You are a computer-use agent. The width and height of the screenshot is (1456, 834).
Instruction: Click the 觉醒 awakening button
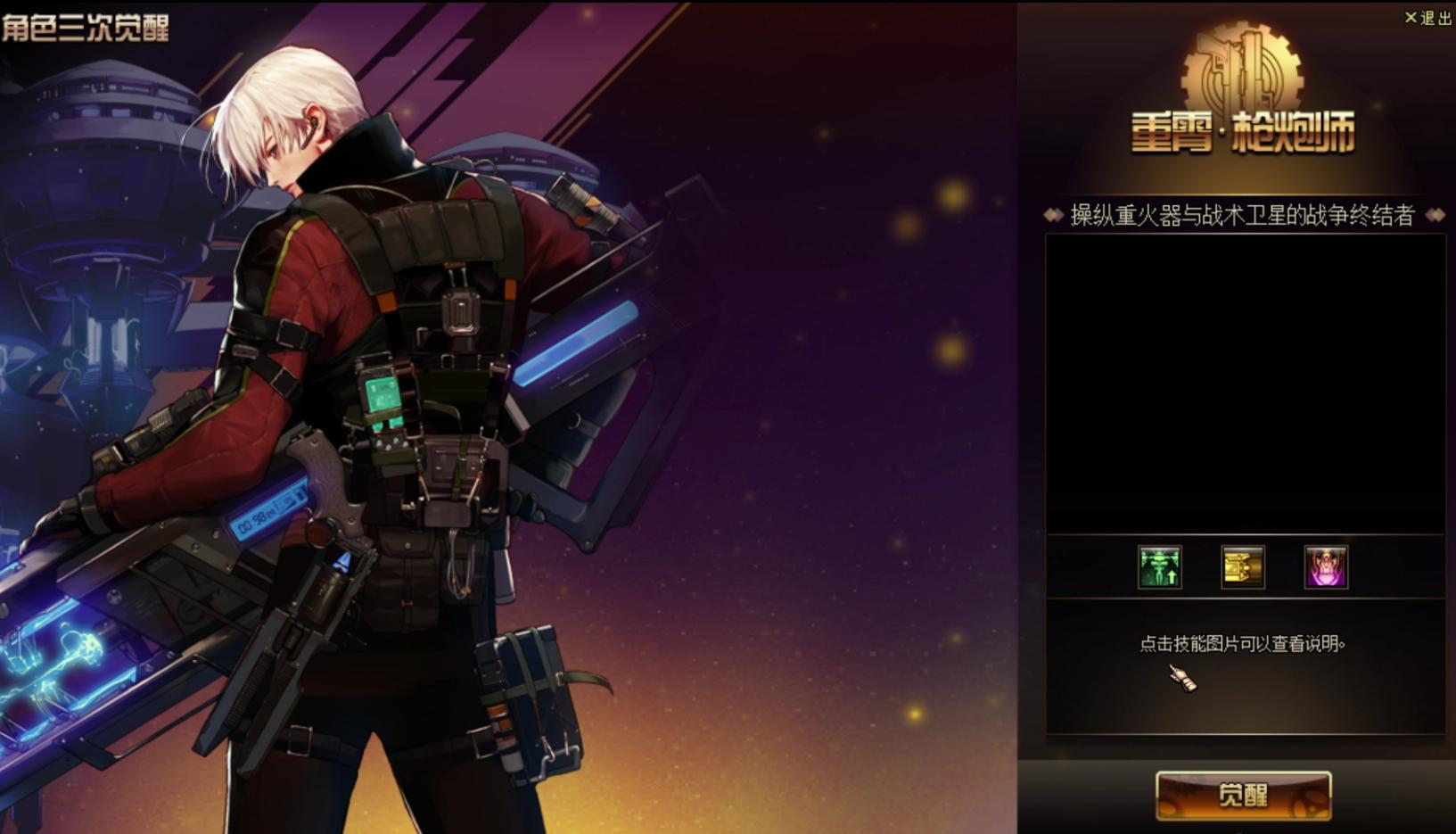click(x=1243, y=795)
